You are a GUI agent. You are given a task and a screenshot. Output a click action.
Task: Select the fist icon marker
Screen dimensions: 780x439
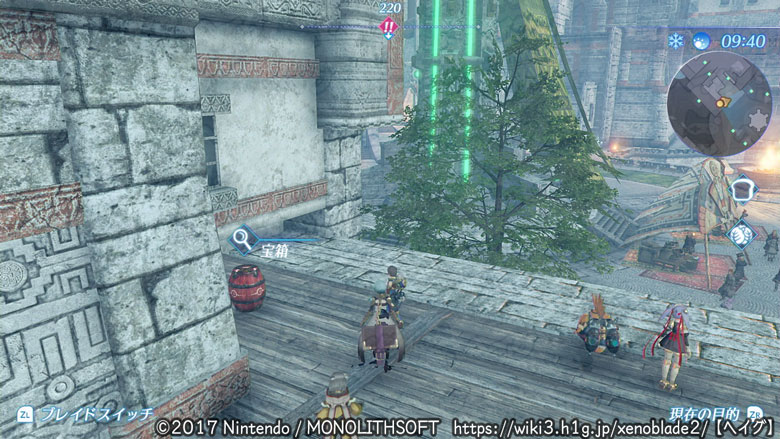tap(742, 235)
